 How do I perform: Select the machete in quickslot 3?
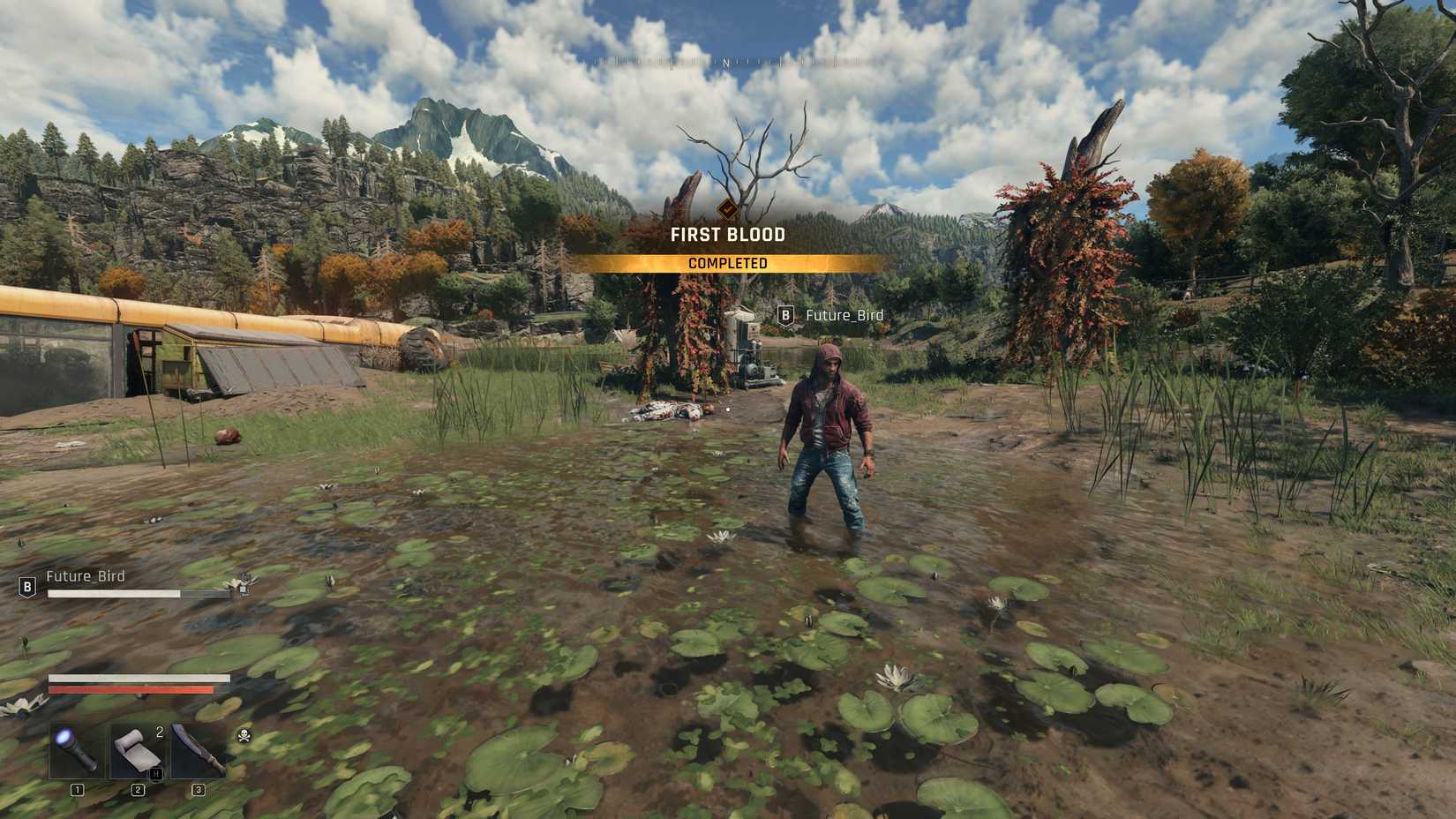pos(197,751)
